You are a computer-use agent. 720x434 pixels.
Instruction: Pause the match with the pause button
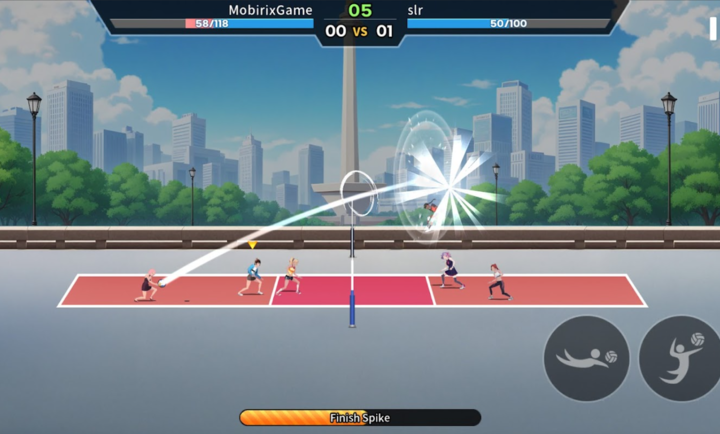(713, 27)
